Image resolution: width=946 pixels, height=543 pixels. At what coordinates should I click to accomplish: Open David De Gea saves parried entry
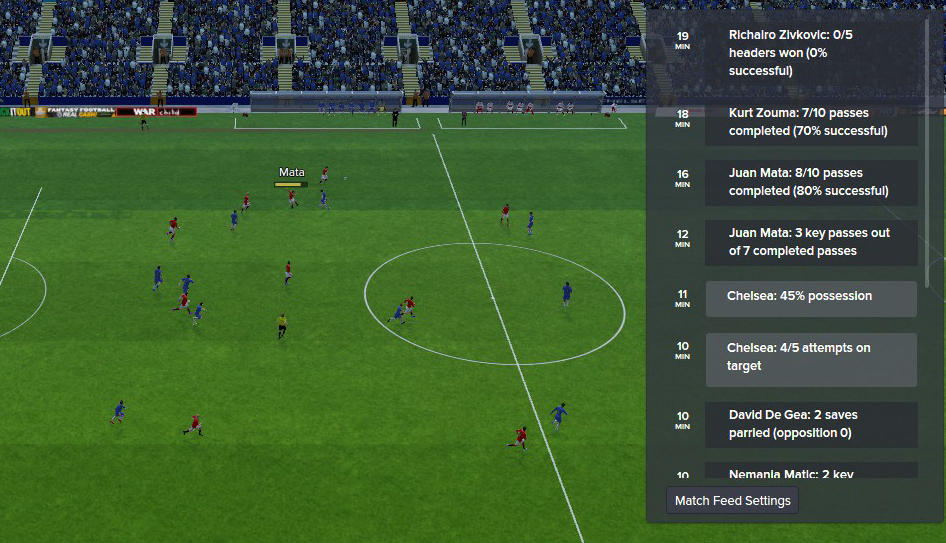[810, 424]
